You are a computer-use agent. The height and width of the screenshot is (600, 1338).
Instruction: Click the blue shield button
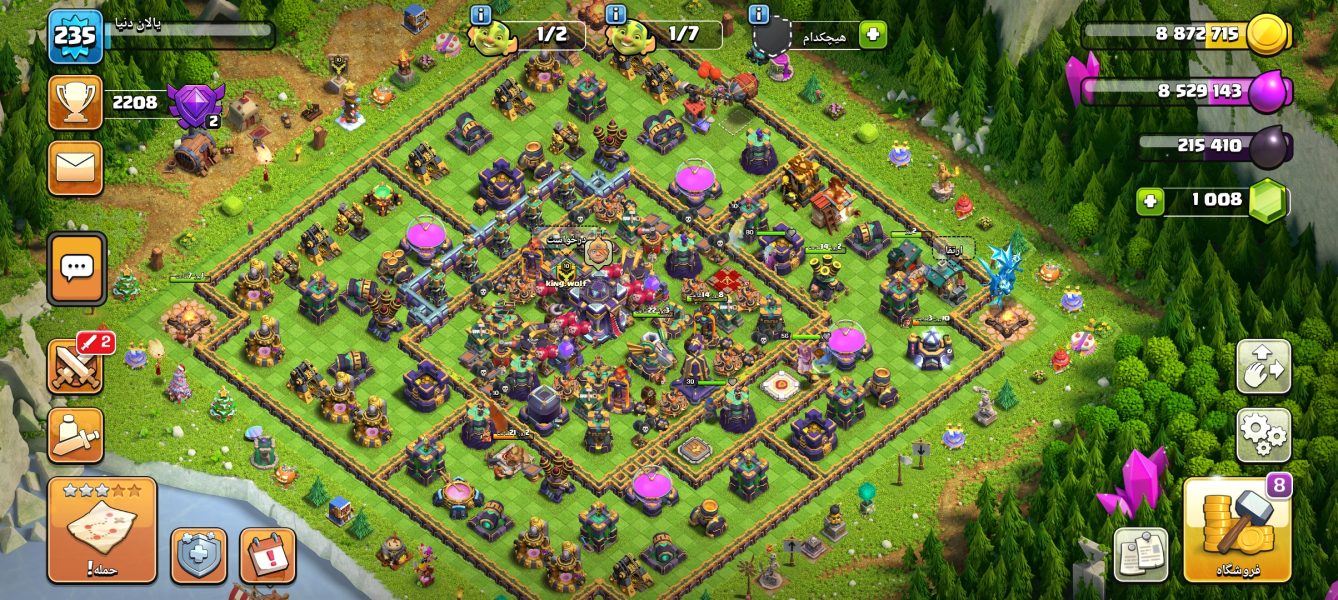coord(198,555)
